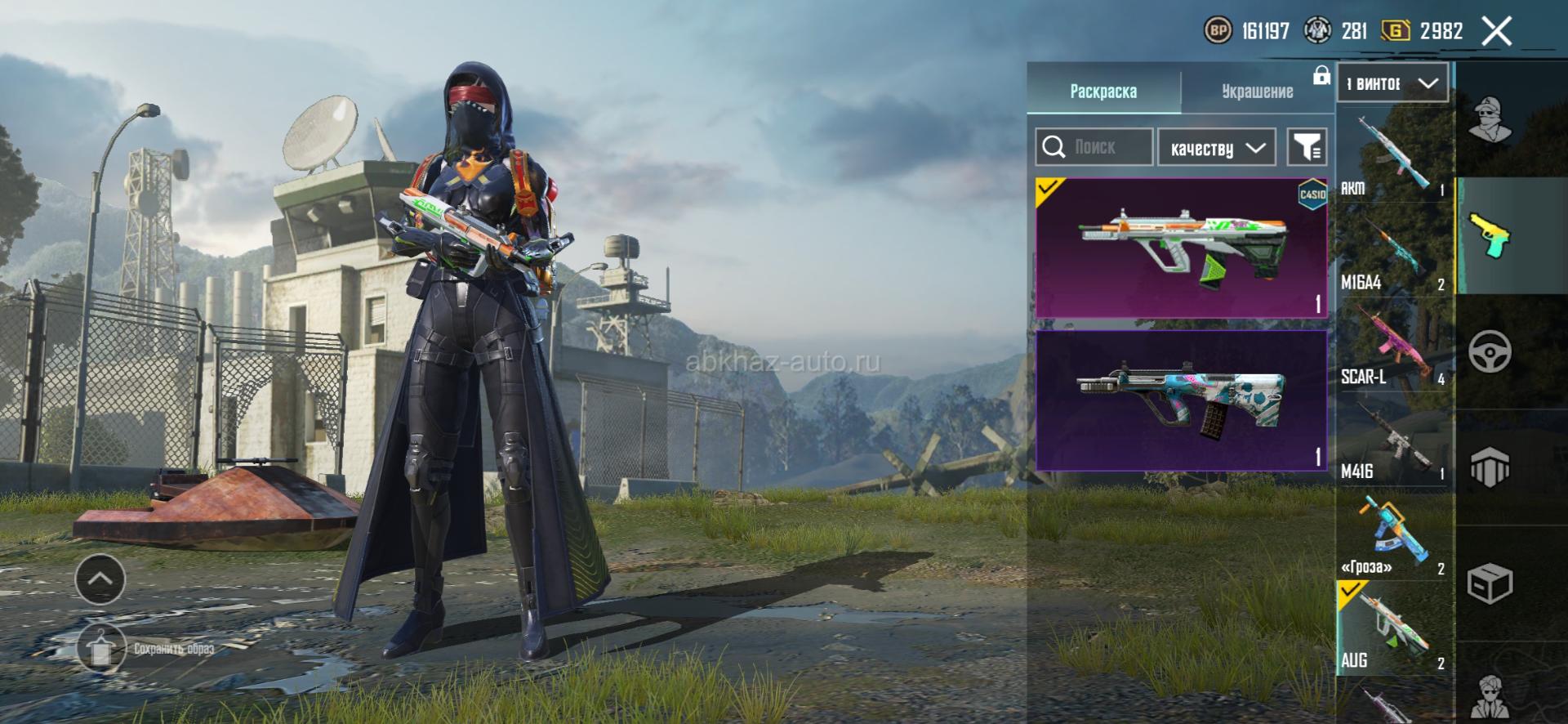Image resolution: width=1568 pixels, height=724 pixels.
Task: Choose SCAR-L in the weapon list
Action: [1393, 346]
